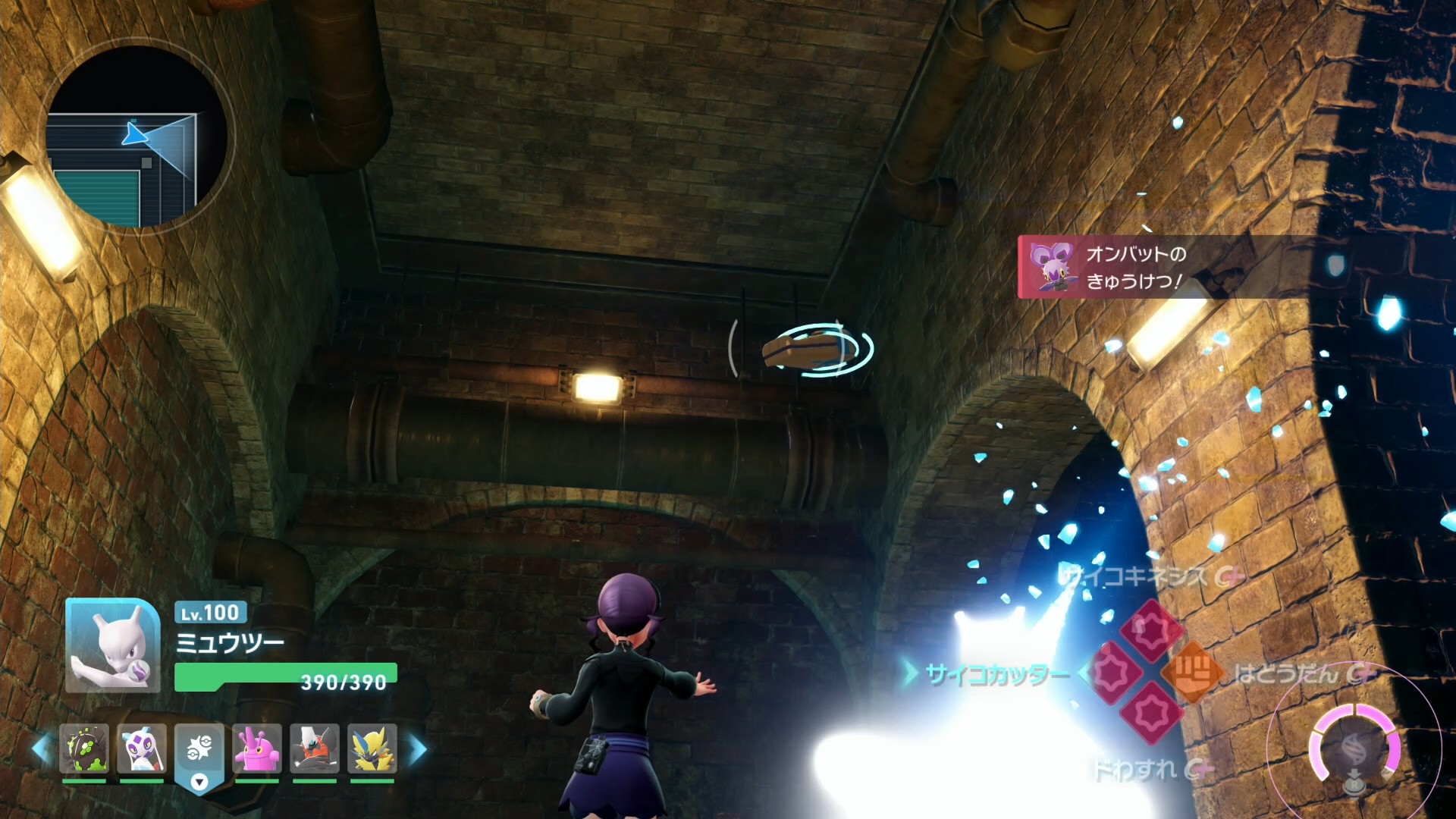Use the サイコキネシス move diamond
Viewport: 1456px width, 819px height.
1152,629
